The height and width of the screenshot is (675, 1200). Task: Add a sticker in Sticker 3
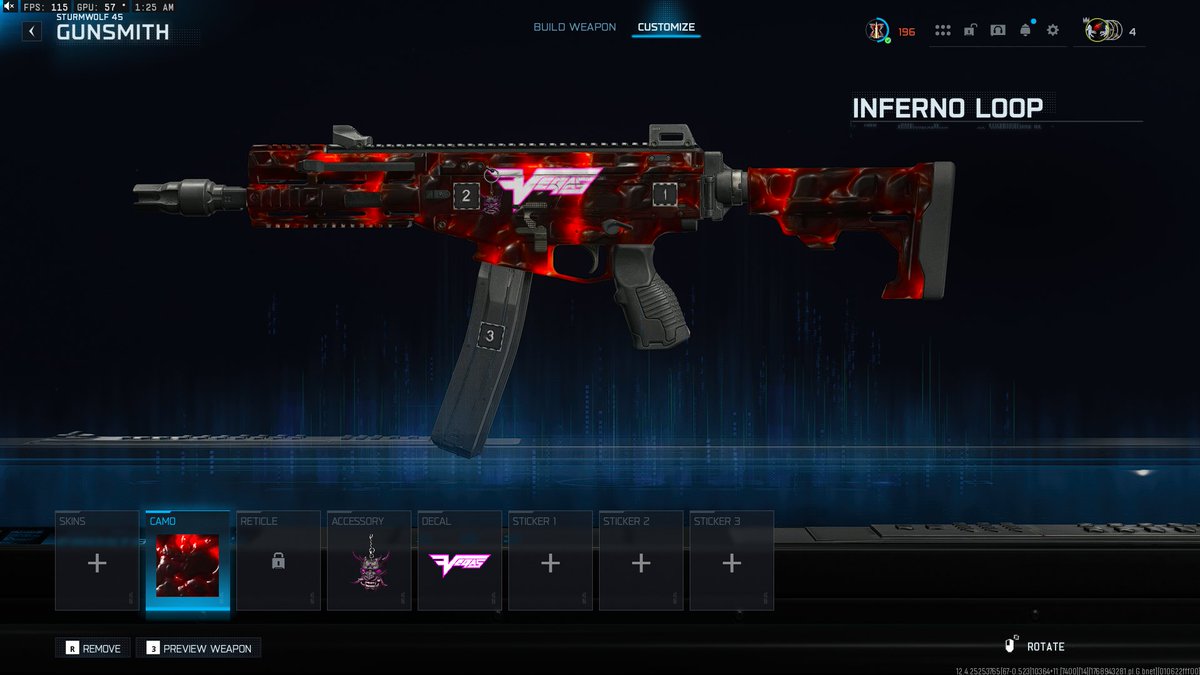pyautogui.click(x=732, y=561)
